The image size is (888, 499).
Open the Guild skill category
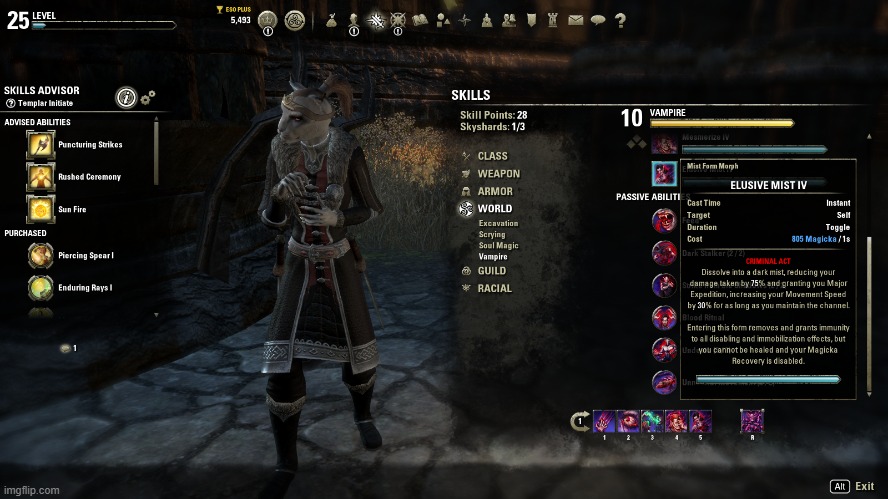[x=491, y=271]
